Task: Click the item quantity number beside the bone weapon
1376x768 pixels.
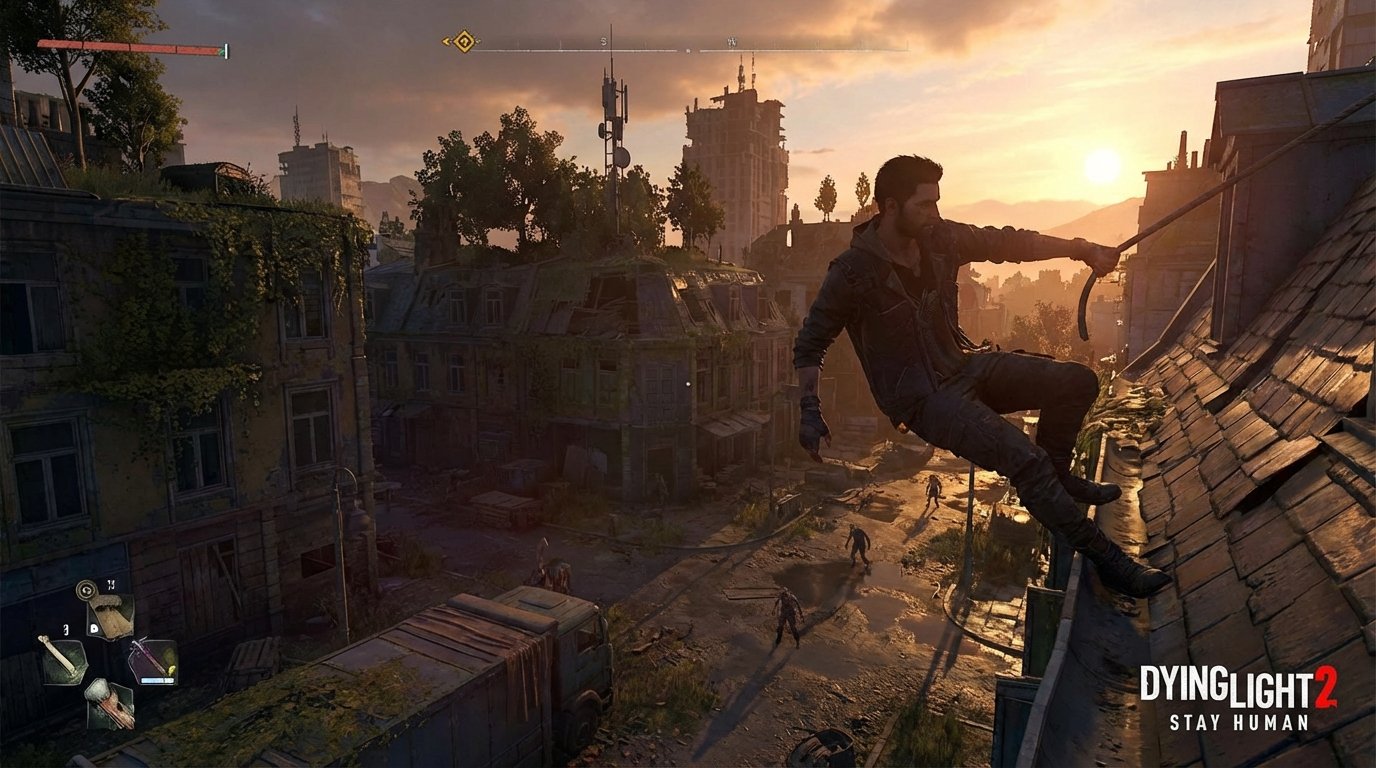Action: coord(65,628)
